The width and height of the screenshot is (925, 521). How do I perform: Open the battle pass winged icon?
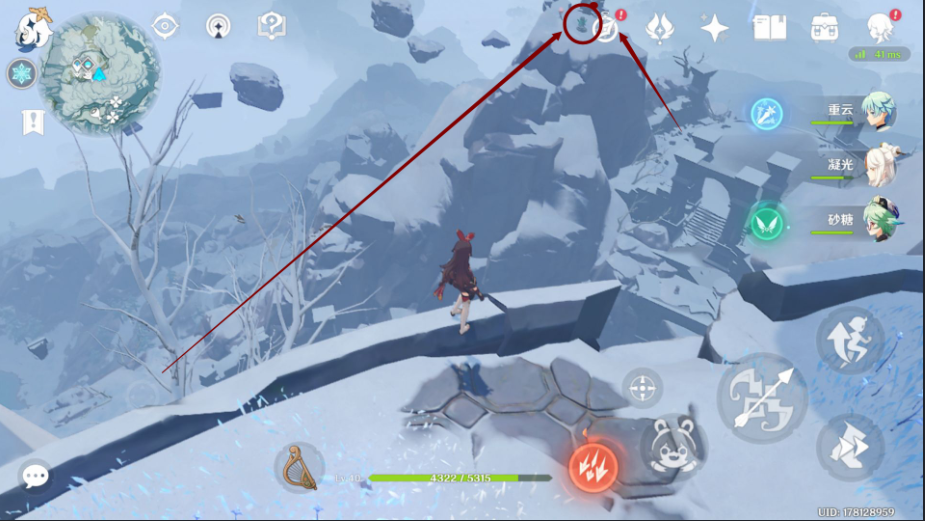659,28
